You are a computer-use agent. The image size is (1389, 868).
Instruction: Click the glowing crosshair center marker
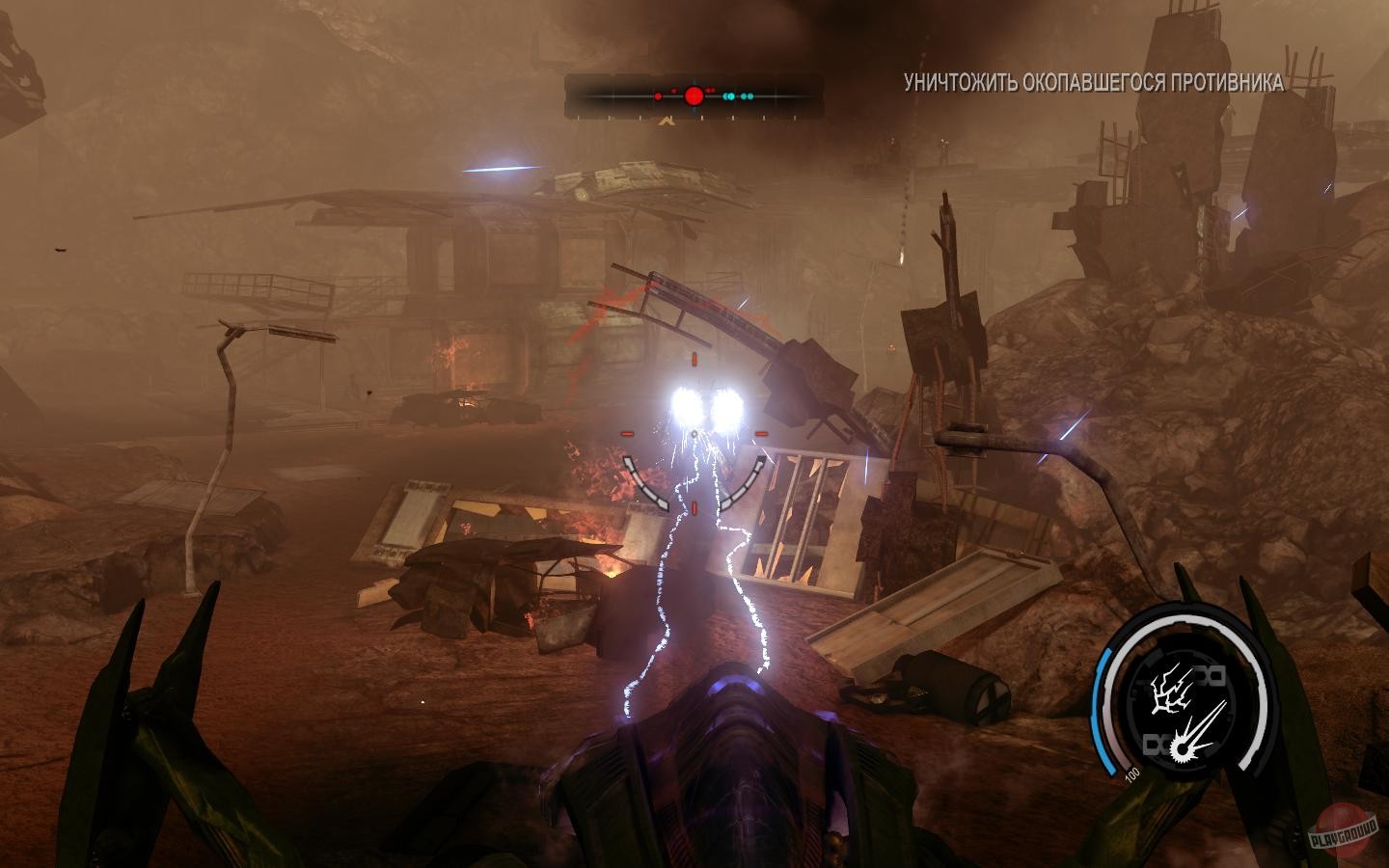693,432
